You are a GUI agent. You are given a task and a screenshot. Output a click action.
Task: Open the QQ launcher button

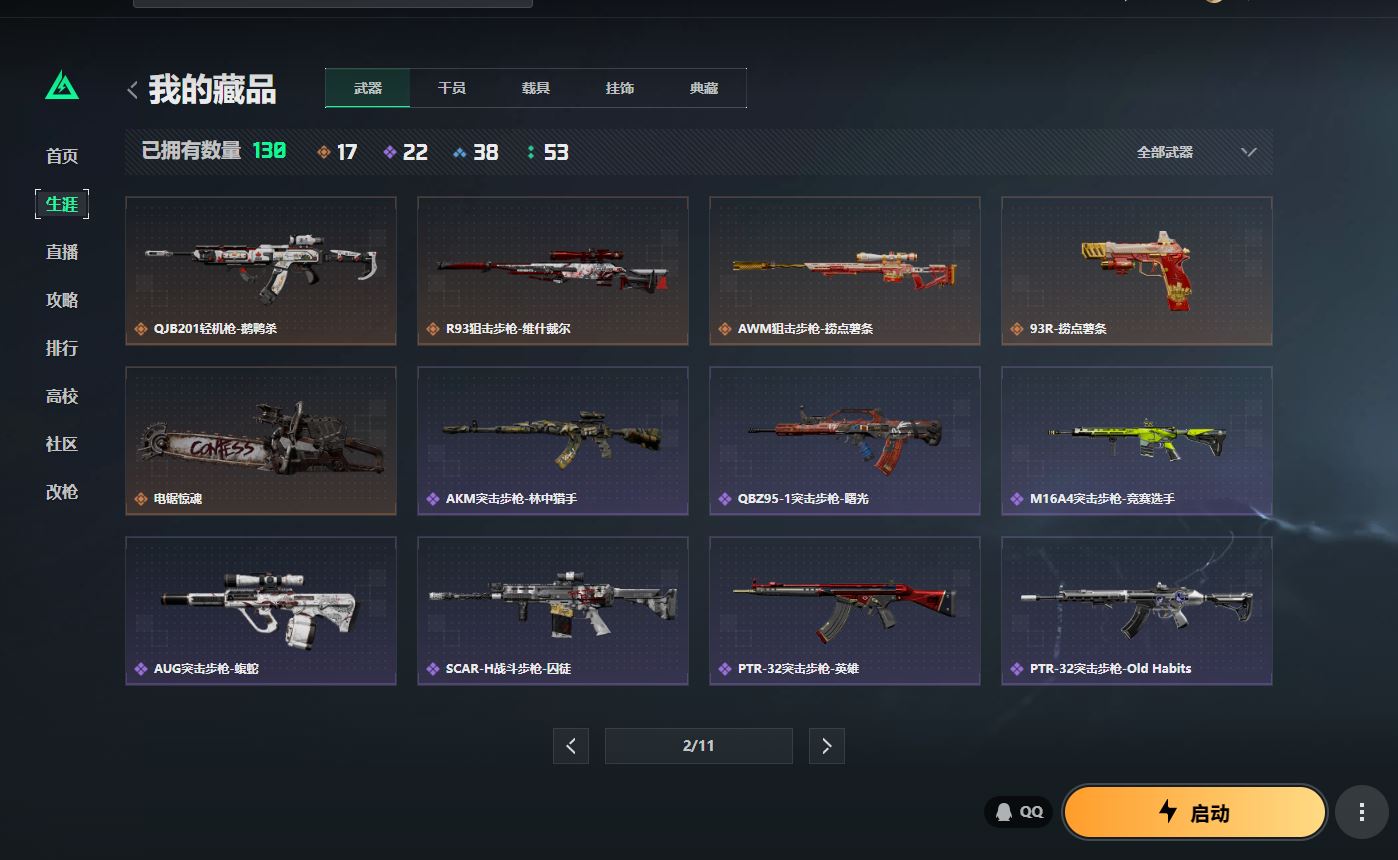coord(1018,812)
